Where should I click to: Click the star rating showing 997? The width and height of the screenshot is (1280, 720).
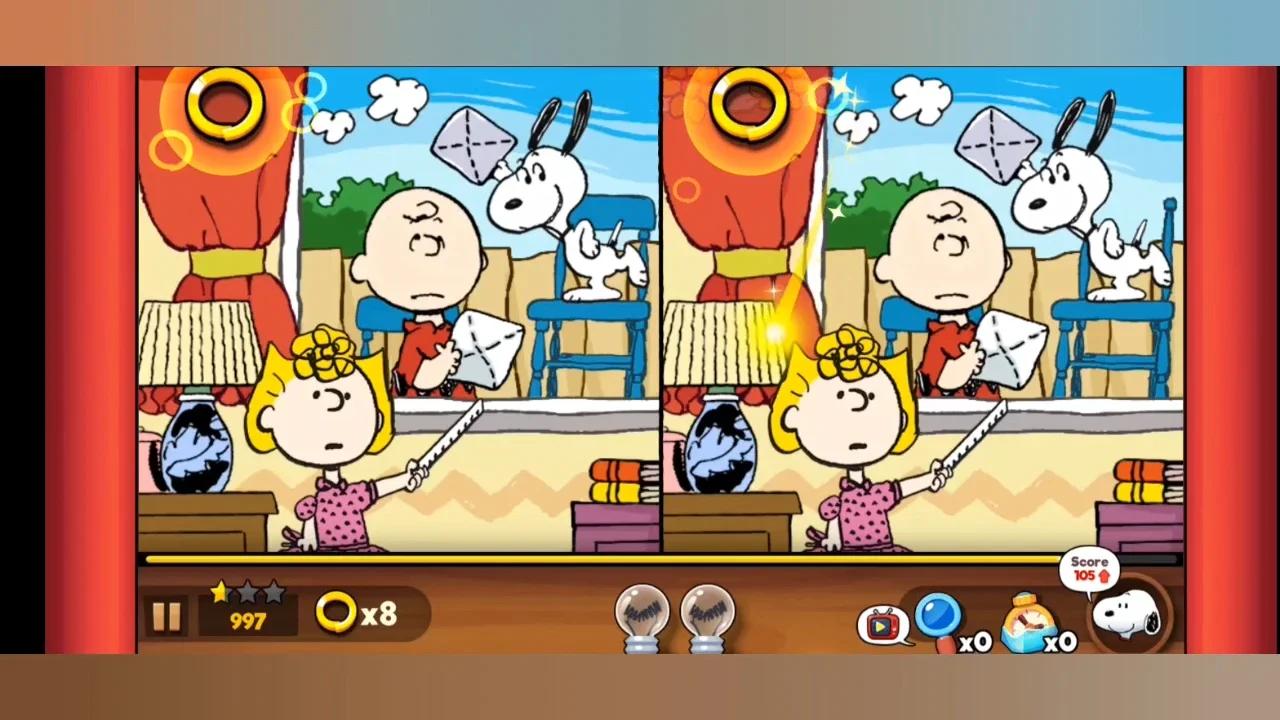246,610
